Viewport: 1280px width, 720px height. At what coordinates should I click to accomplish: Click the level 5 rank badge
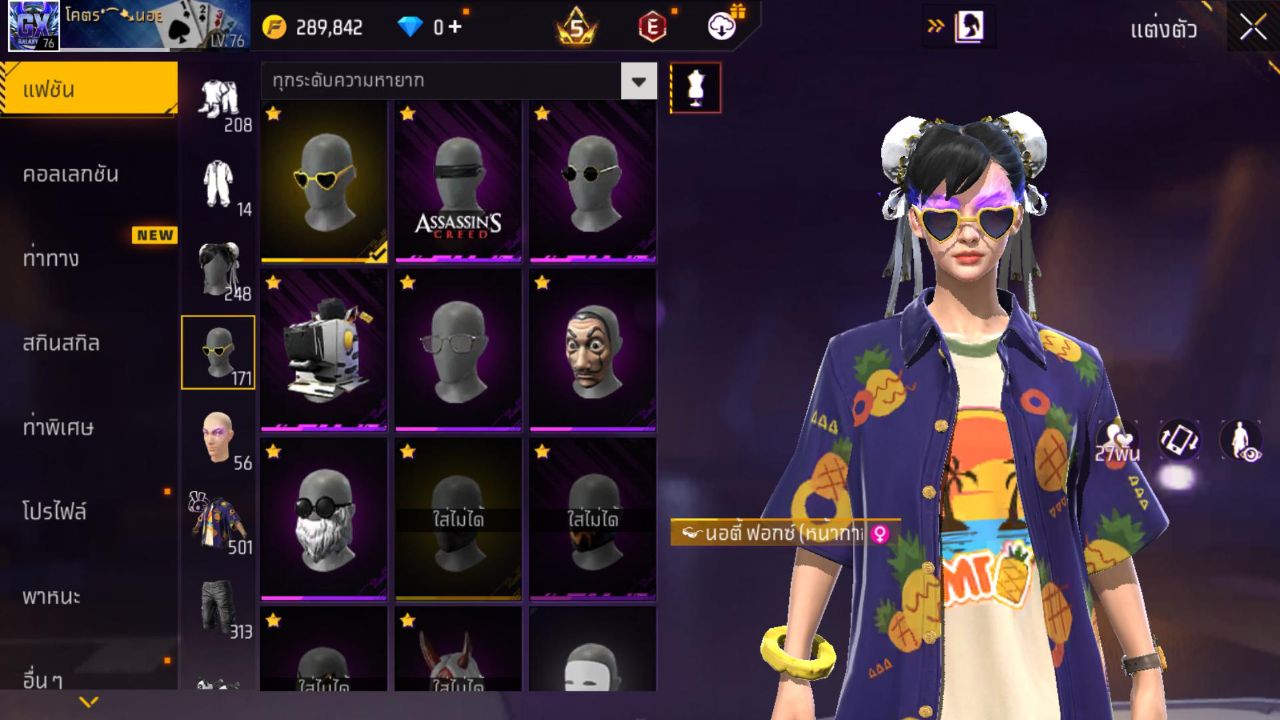(x=573, y=26)
